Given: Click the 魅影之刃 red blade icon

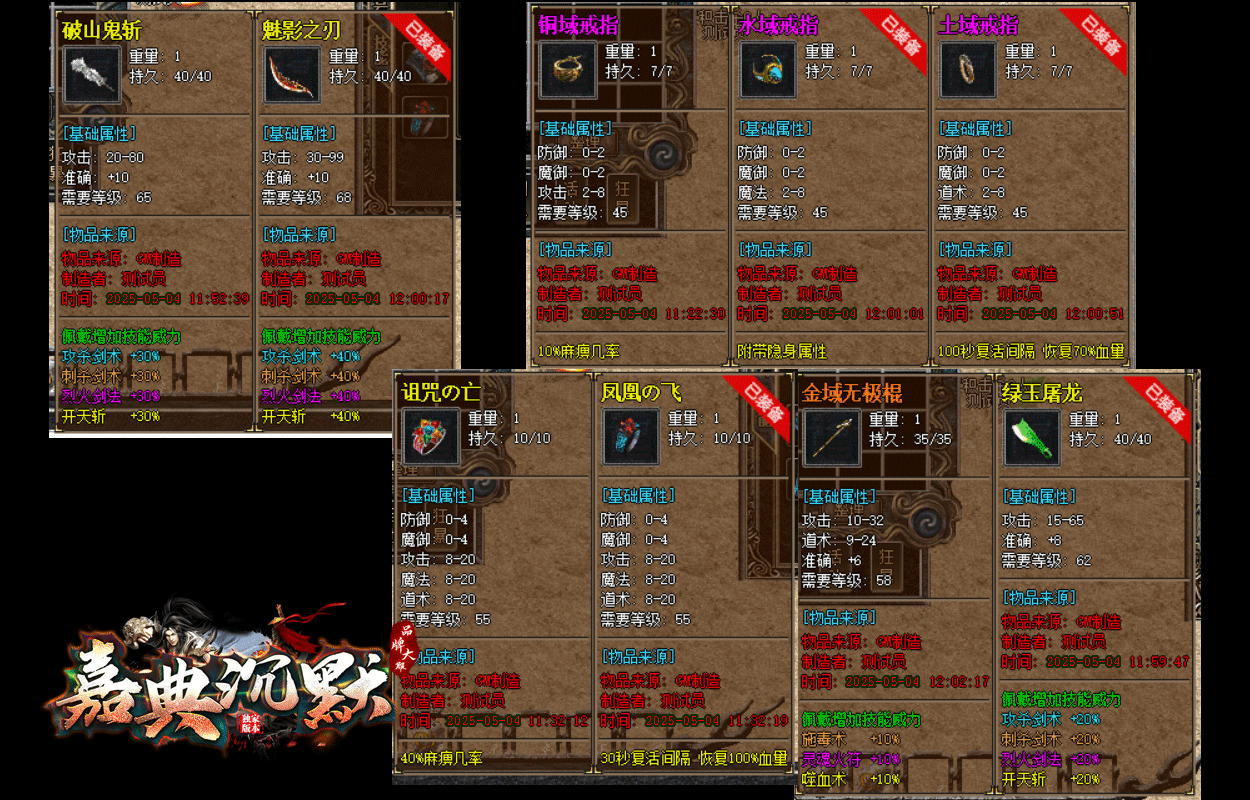Looking at the screenshot, I should pyautogui.click(x=292, y=74).
